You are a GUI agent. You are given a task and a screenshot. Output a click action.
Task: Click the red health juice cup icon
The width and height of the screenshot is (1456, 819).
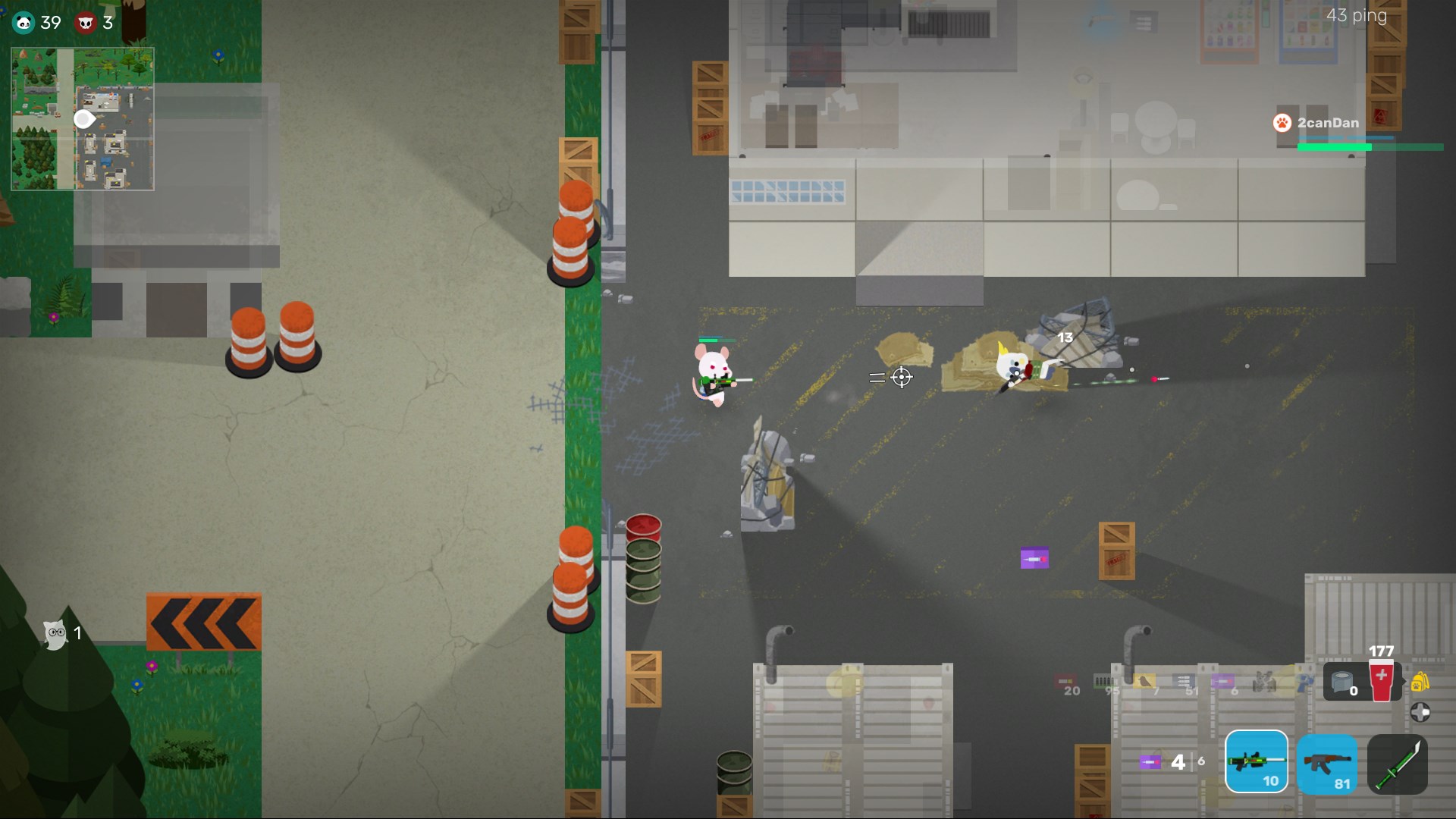[x=1381, y=681]
